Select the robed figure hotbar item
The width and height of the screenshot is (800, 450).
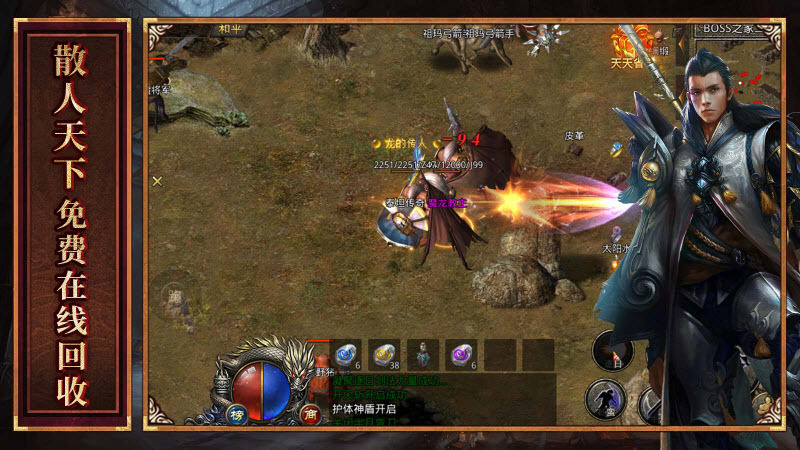click(423, 354)
